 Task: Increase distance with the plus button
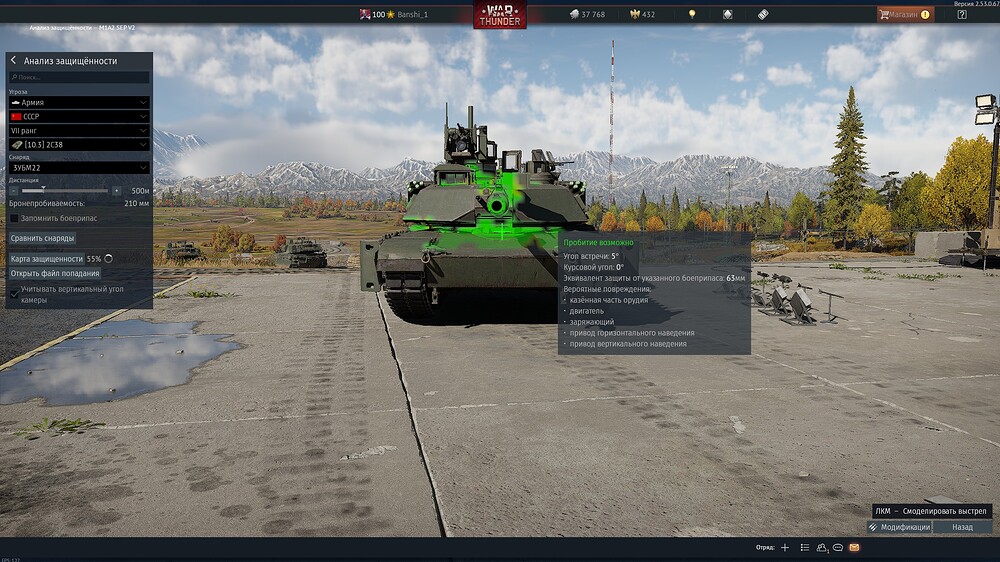(x=117, y=190)
